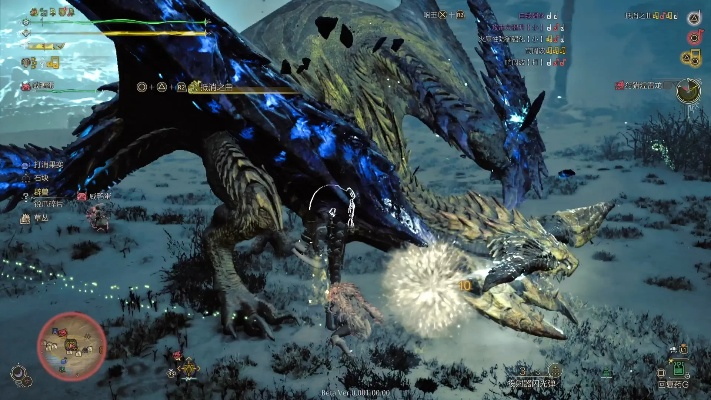Select the red music note icon
This screenshot has width=711, height=400.
[693, 38]
